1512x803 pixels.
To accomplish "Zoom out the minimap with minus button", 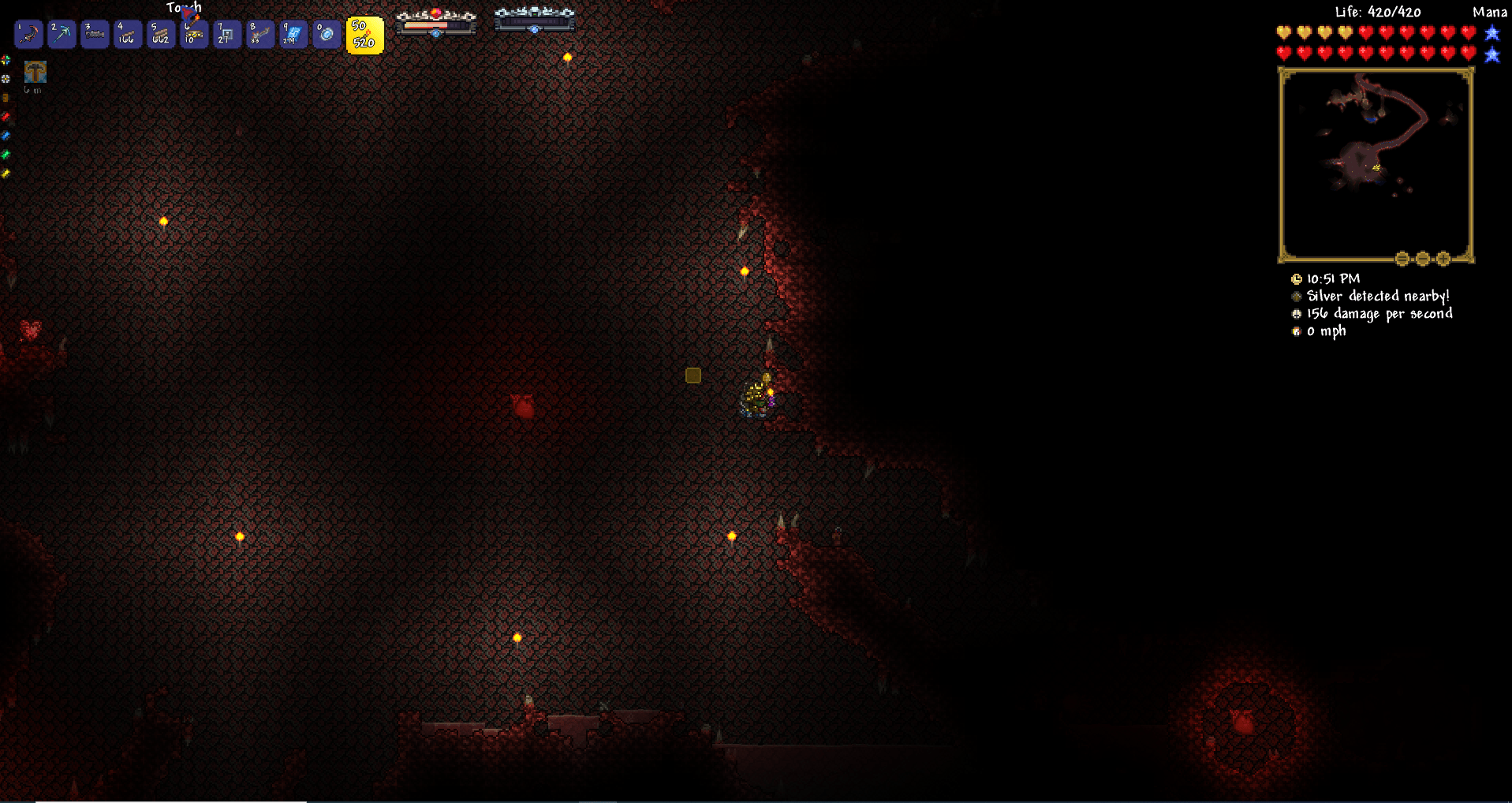I will pyautogui.click(x=1422, y=257).
